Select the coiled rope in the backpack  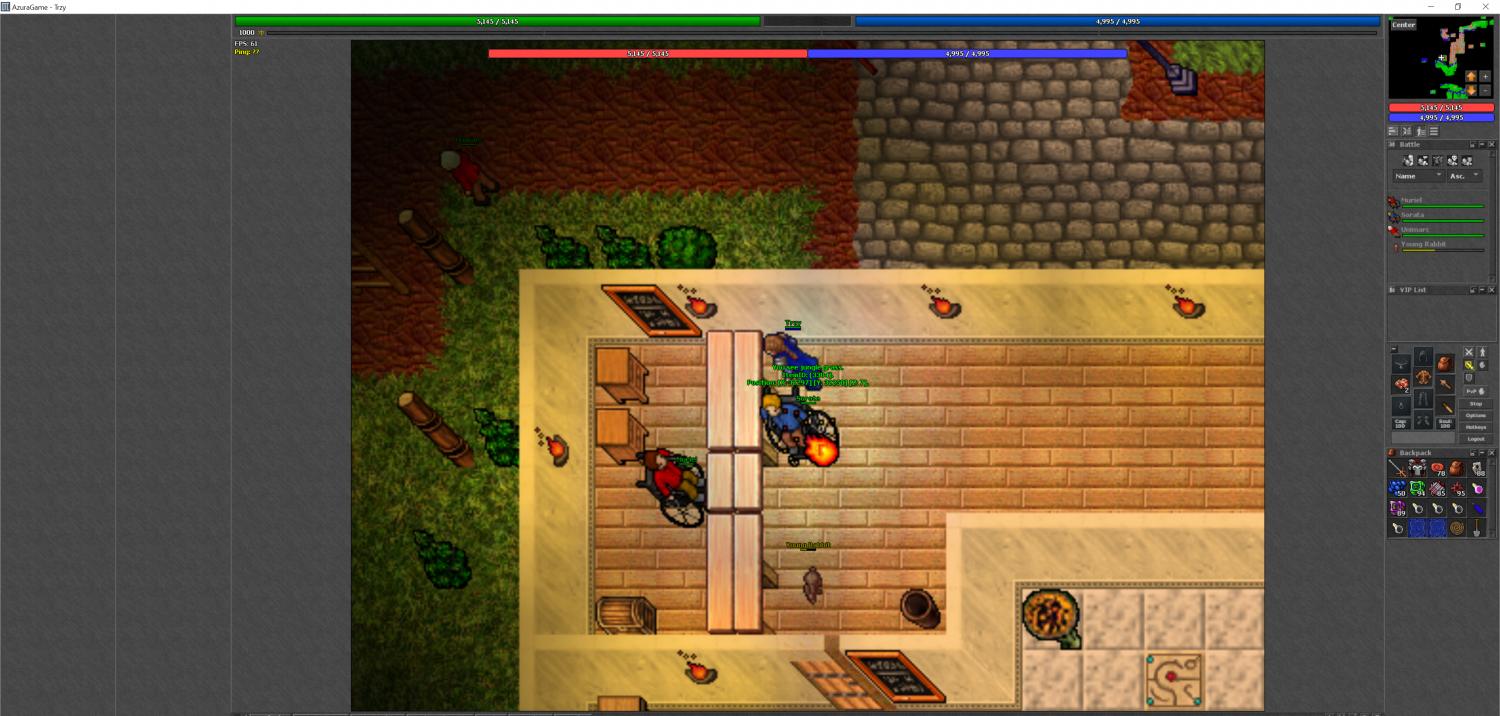tap(1457, 527)
